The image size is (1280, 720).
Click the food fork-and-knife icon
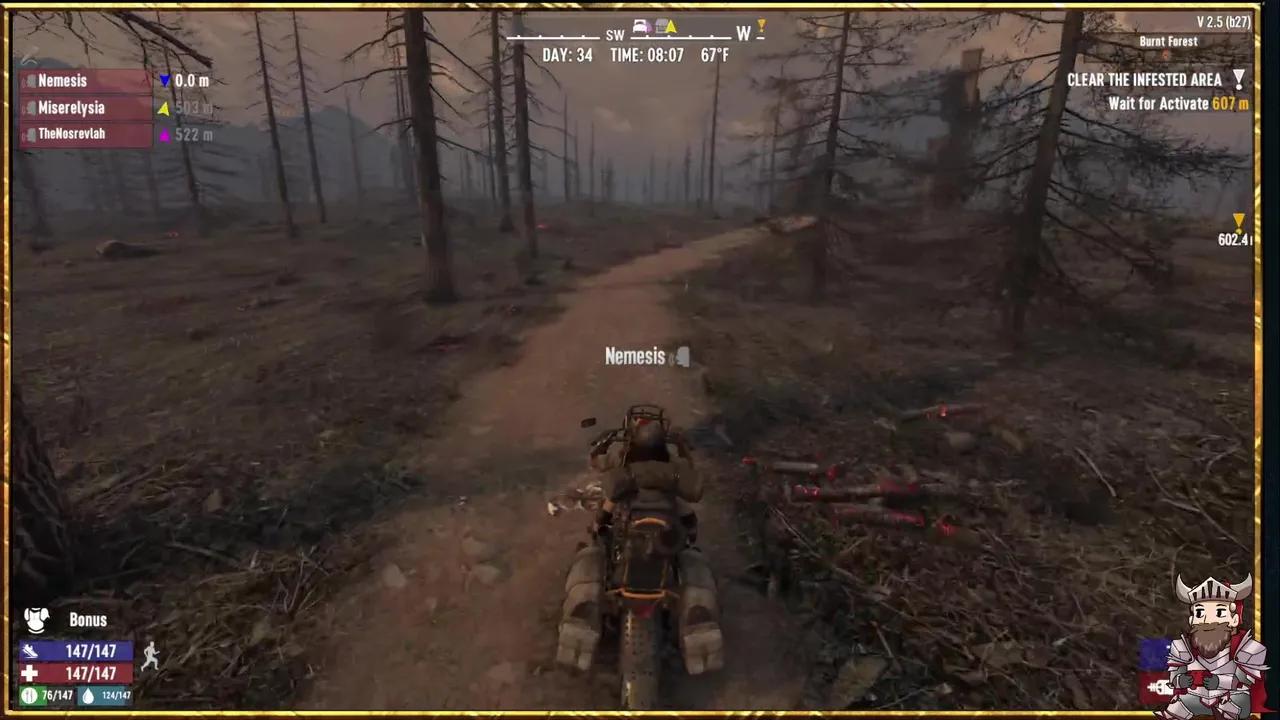(29, 695)
